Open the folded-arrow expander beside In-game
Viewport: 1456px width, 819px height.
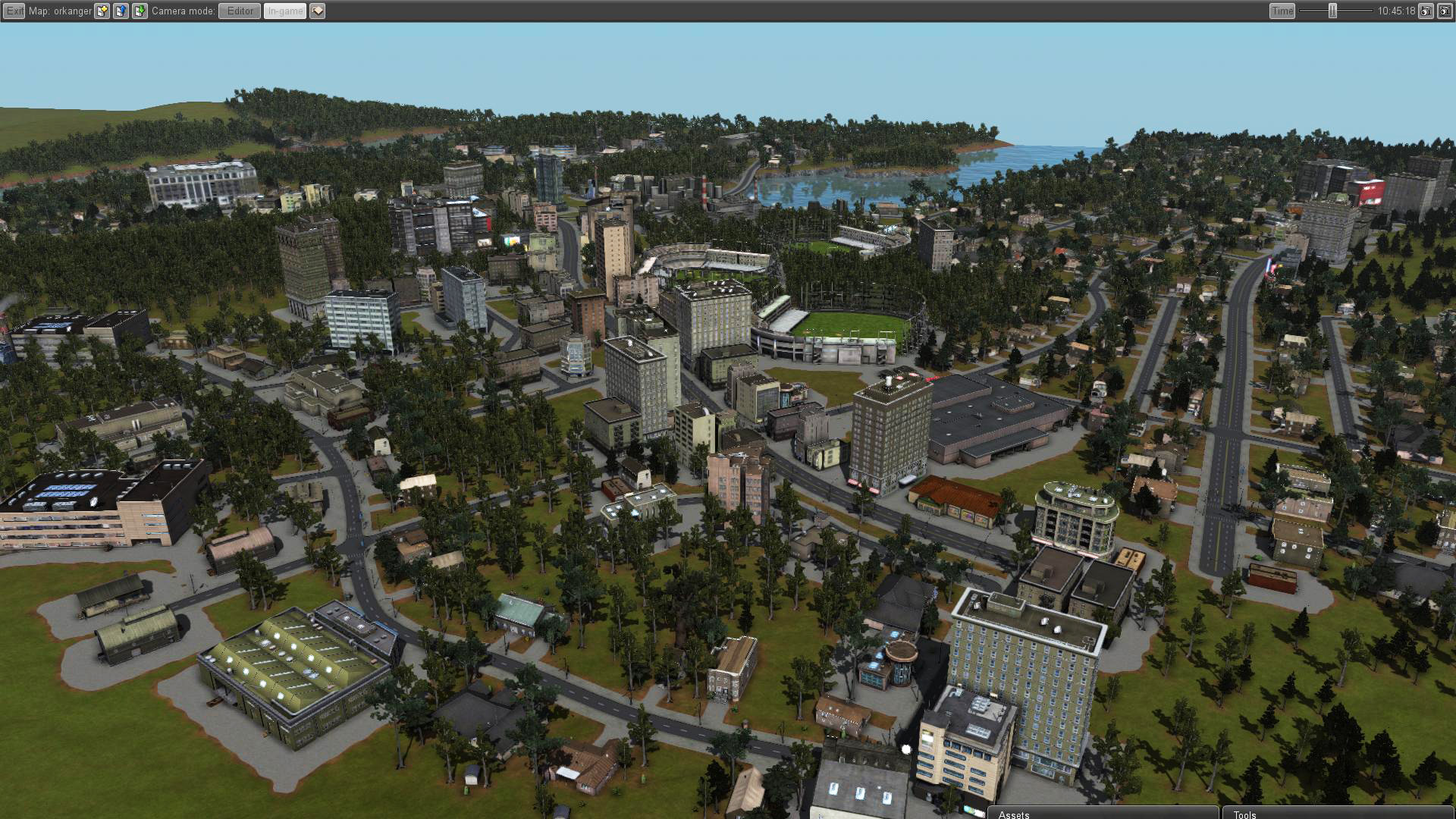point(318,11)
